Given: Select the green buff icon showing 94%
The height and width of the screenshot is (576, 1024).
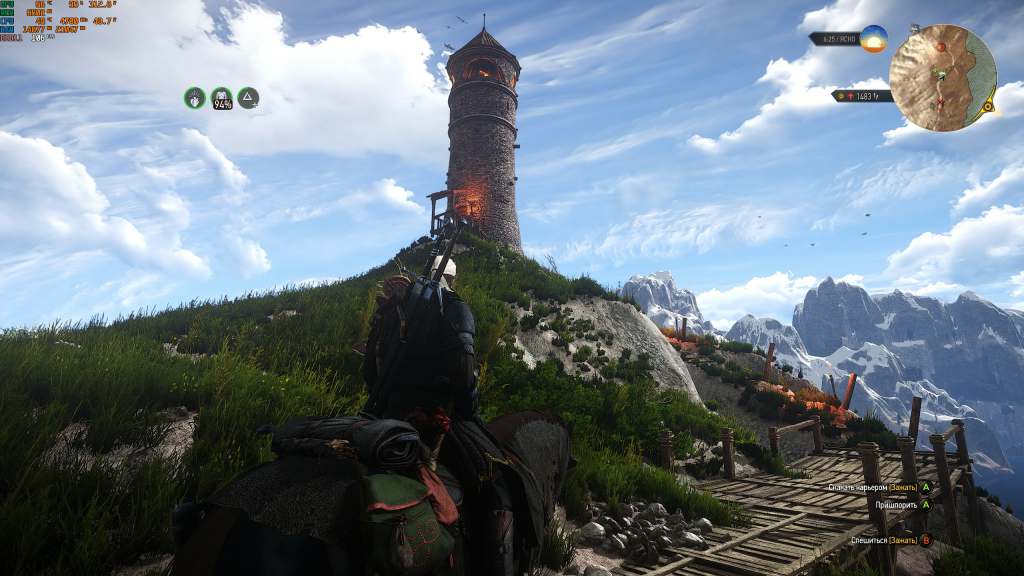Looking at the screenshot, I should 221,97.
